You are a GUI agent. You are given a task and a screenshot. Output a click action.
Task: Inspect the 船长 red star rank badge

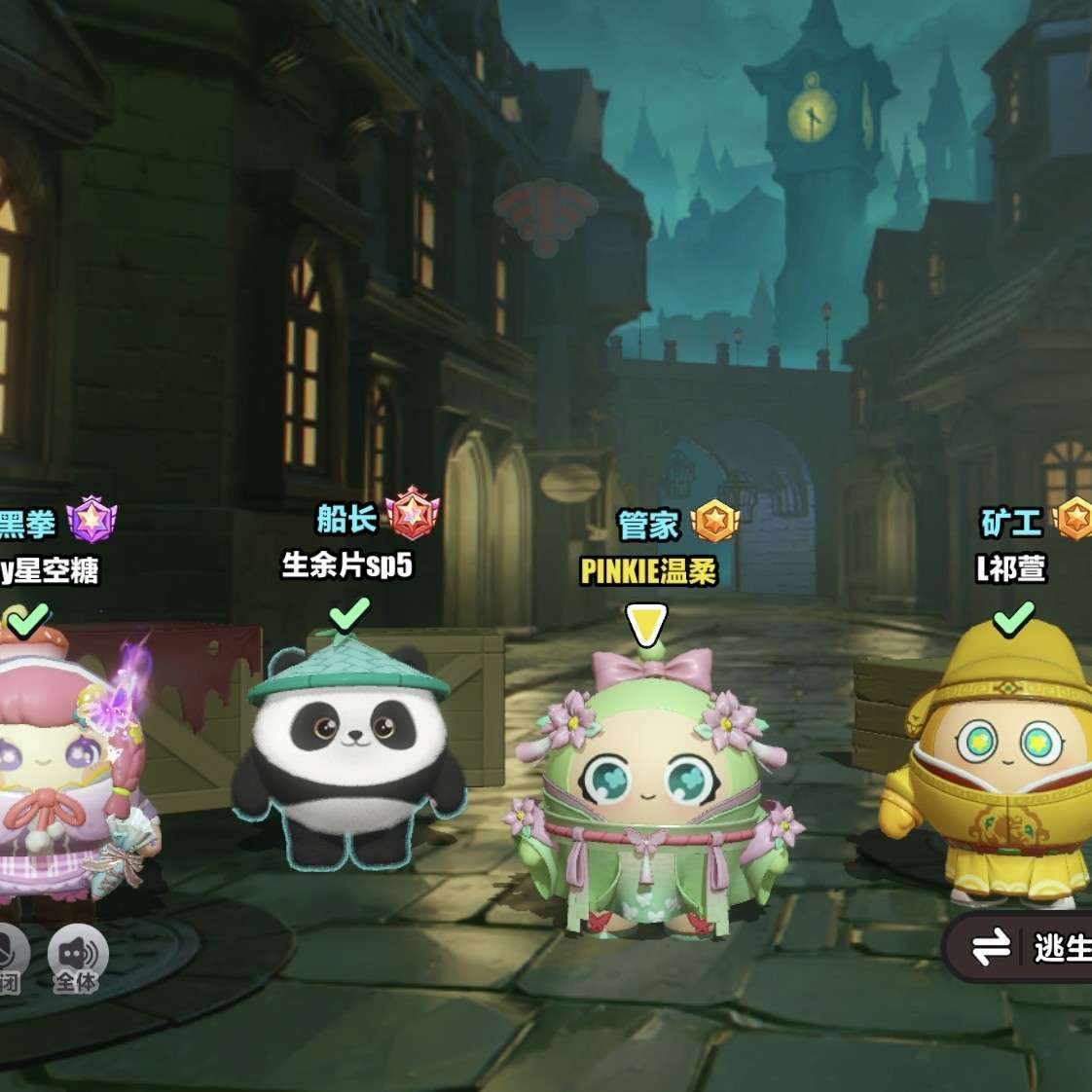[x=413, y=514]
